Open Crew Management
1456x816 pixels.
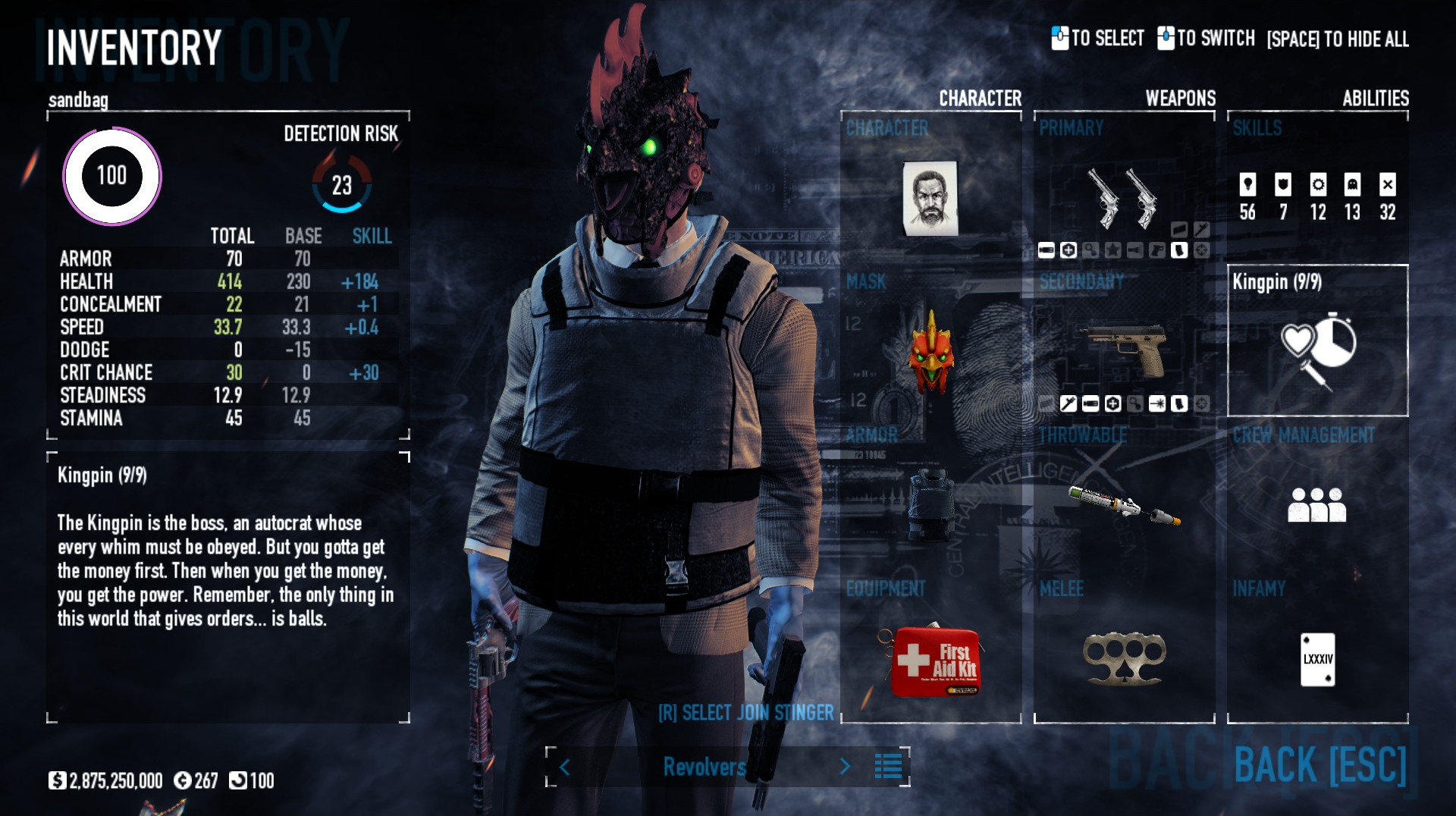(1317, 504)
